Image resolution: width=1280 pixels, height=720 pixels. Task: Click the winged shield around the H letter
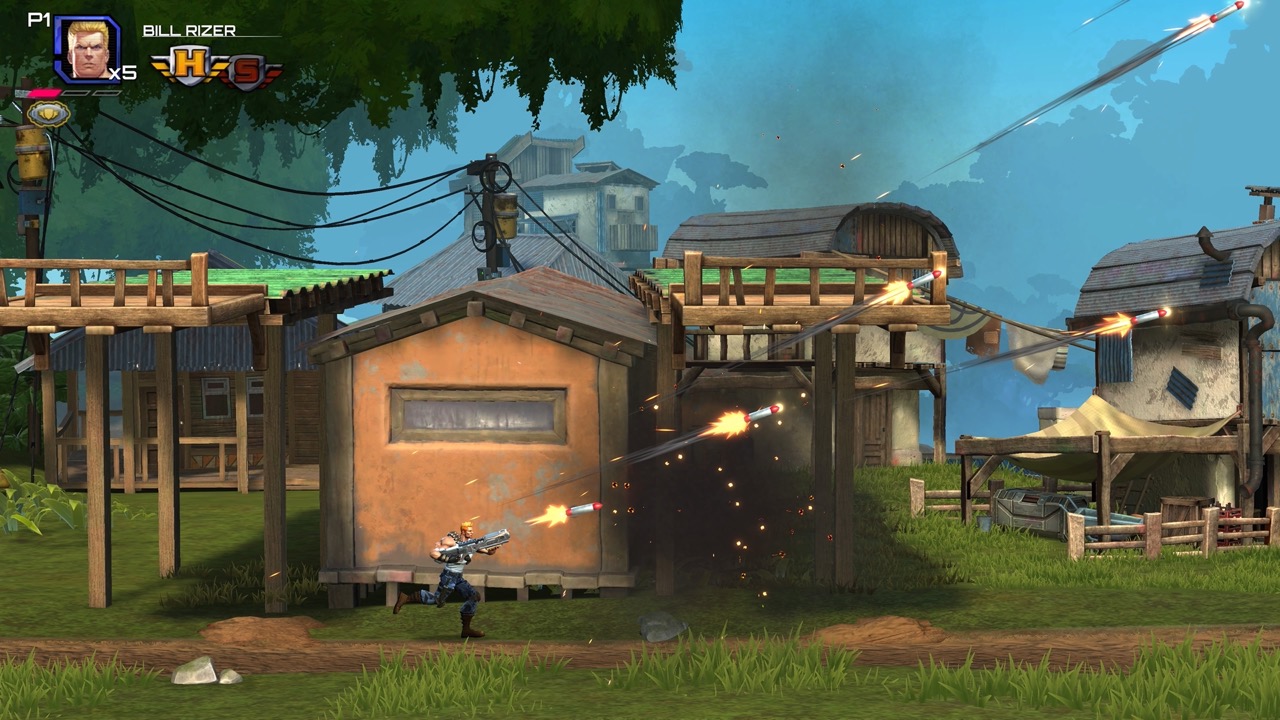[163, 64]
